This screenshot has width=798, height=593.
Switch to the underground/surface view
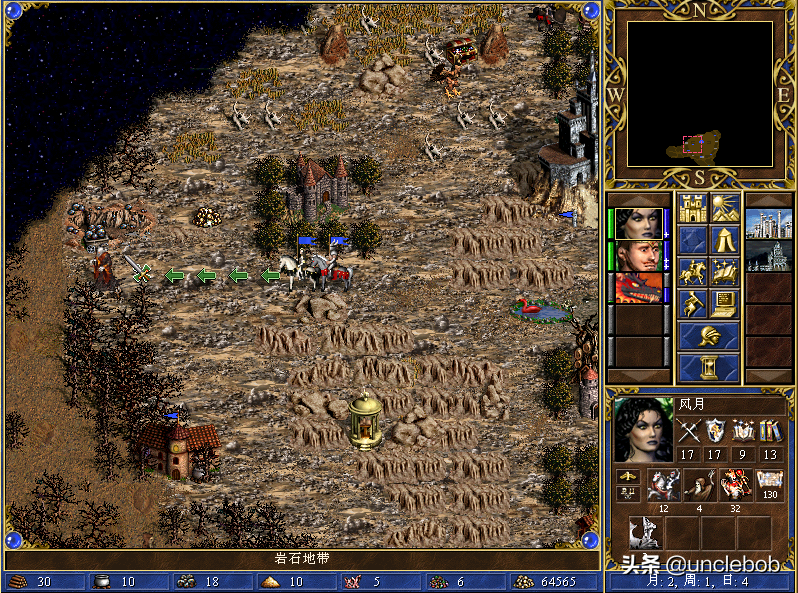click(725, 208)
